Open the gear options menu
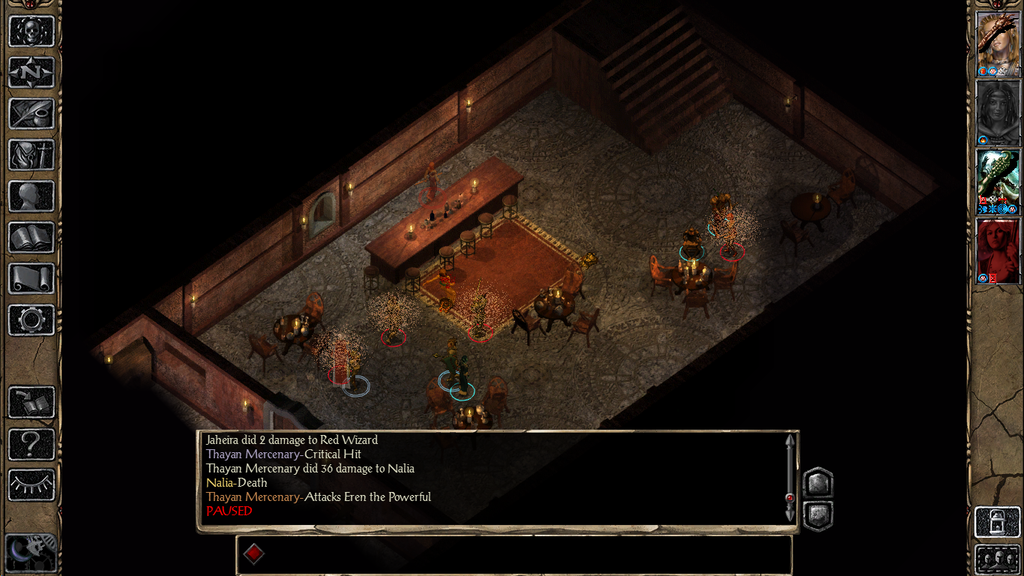 point(31,320)
